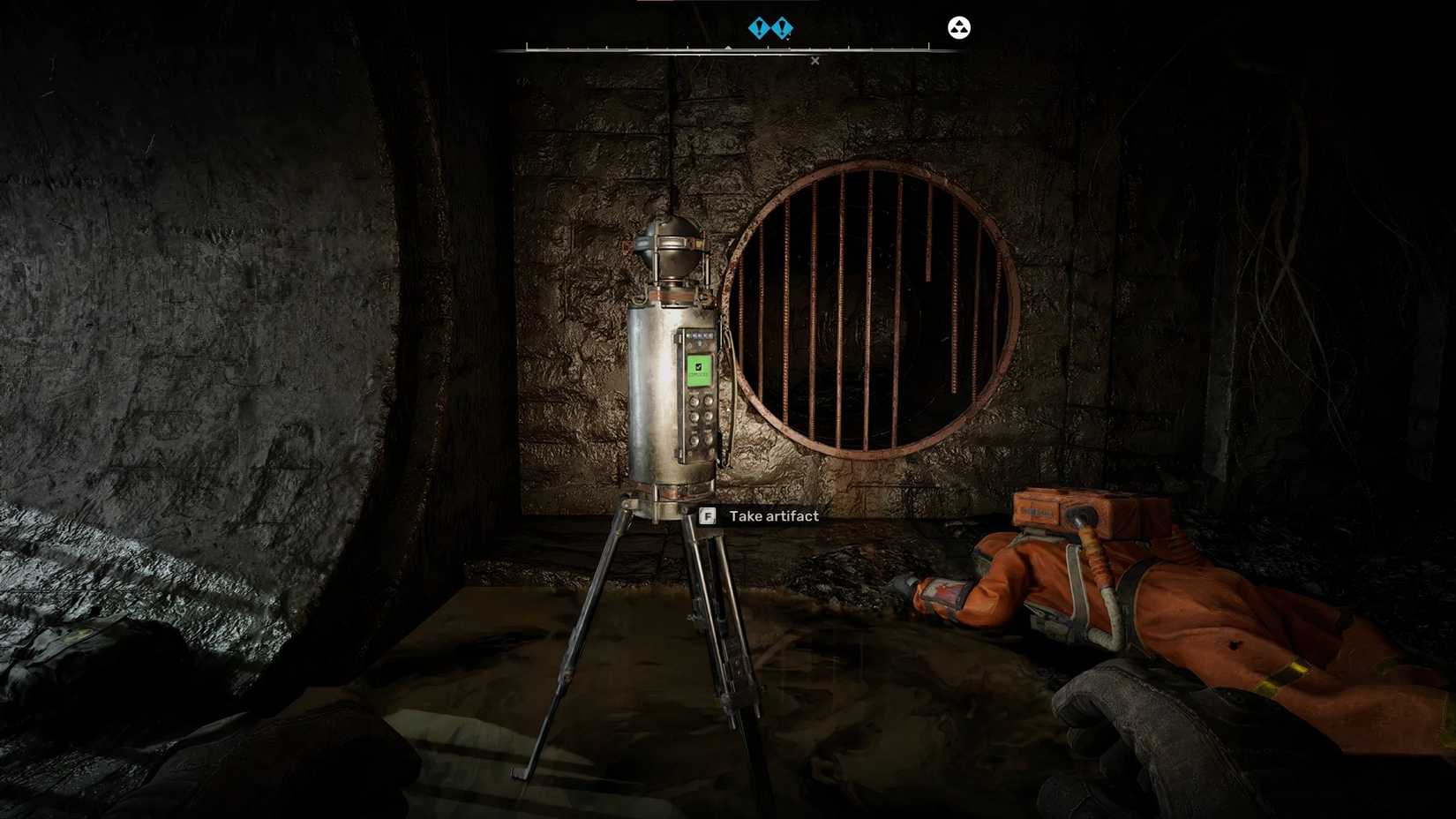
Task: Click the rightmost tick on the compass bar
Action: click(x=928, y=44)
